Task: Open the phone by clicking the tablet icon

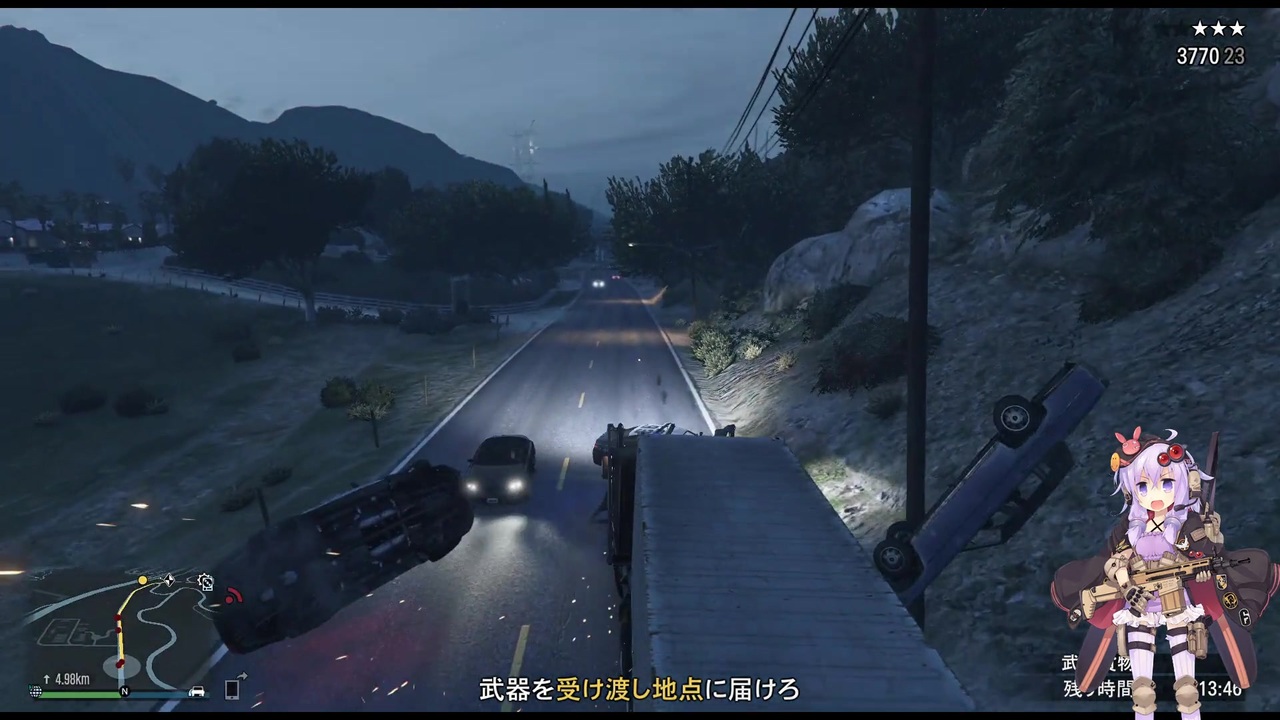Action: click(x=232, y=688)
